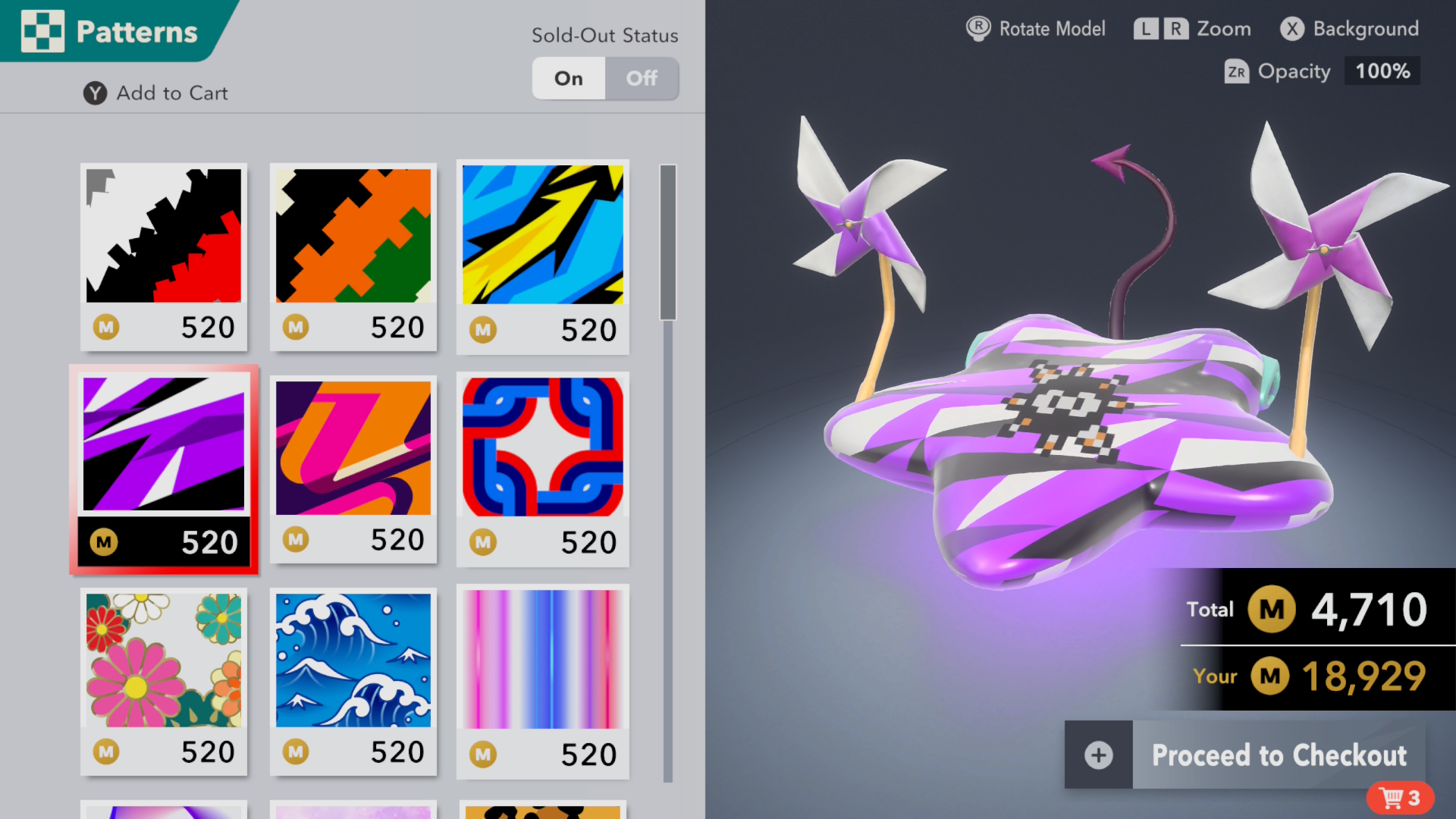Viewport: 1456px width, 819px height.
Task: Click the X Background button icon
Action: tap(1291, 29)
